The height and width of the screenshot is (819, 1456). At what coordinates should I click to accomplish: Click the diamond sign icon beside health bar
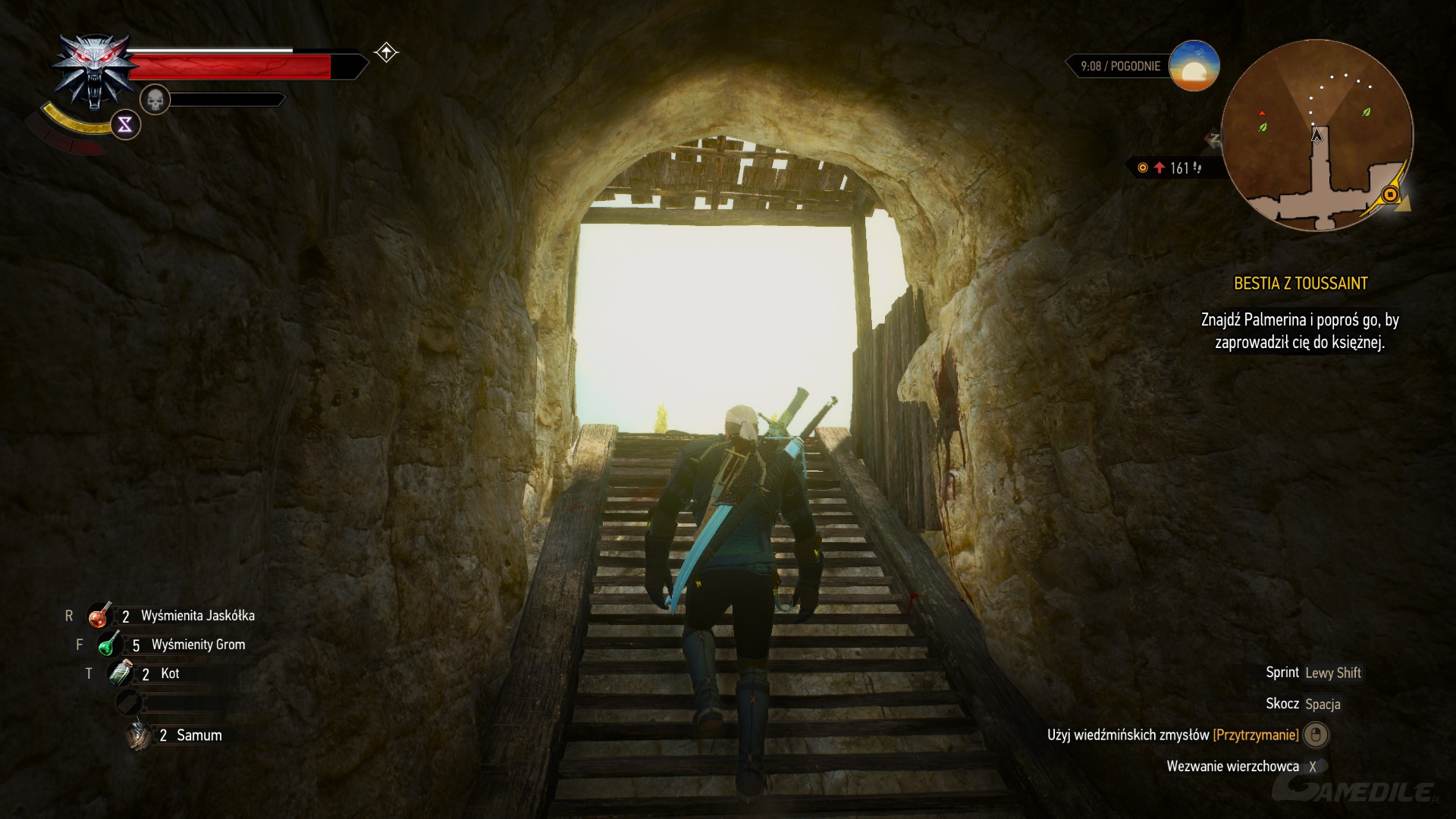pos(386,52)
